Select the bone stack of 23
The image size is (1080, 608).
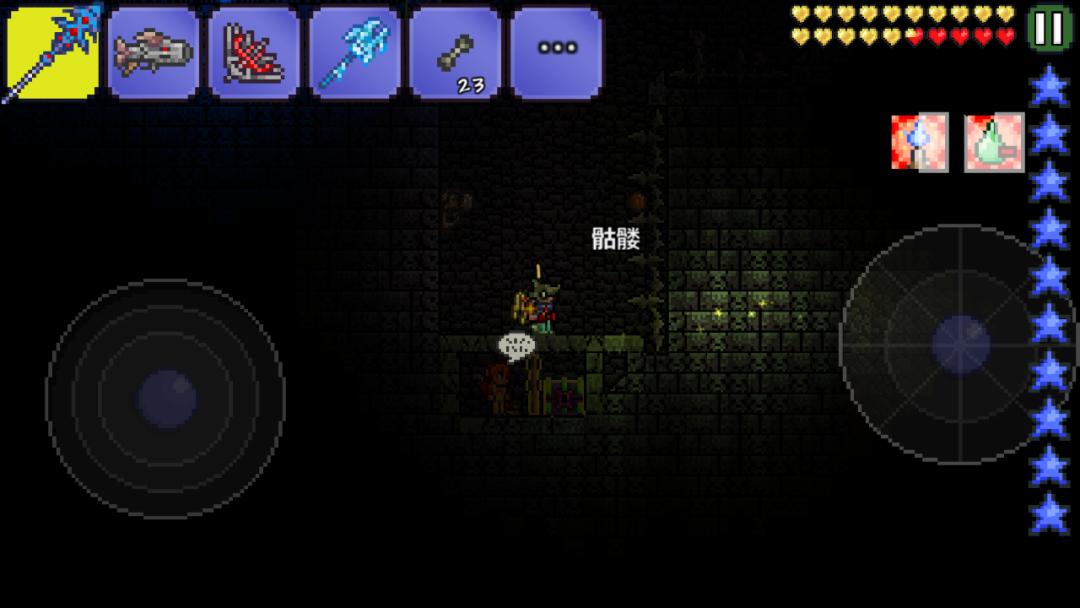[x=456, y=53]
